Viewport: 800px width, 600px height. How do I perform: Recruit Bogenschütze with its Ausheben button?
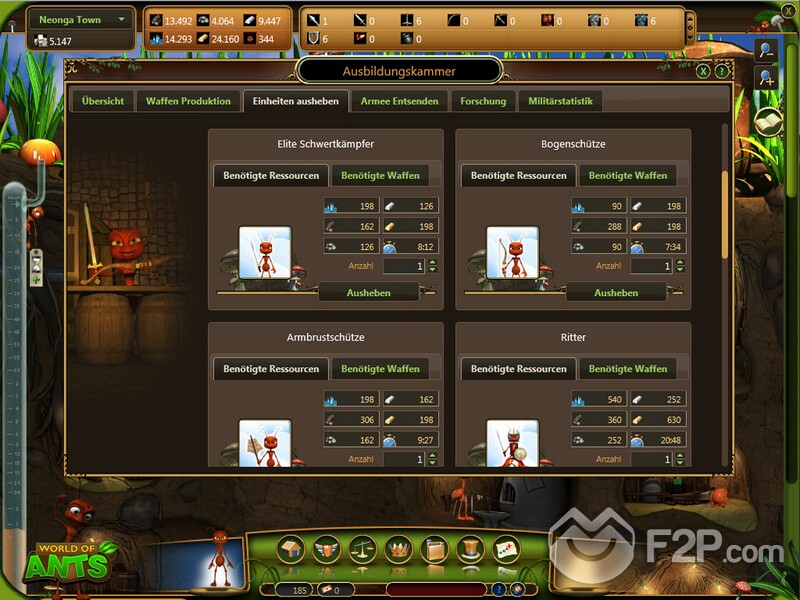(616, 293)
